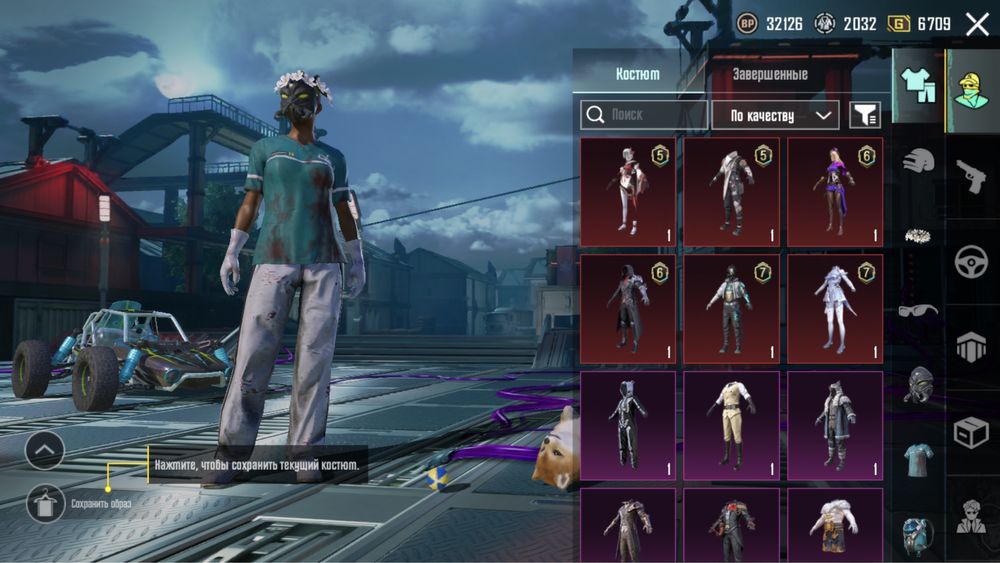Click the Поиск search field

point(644,115)
